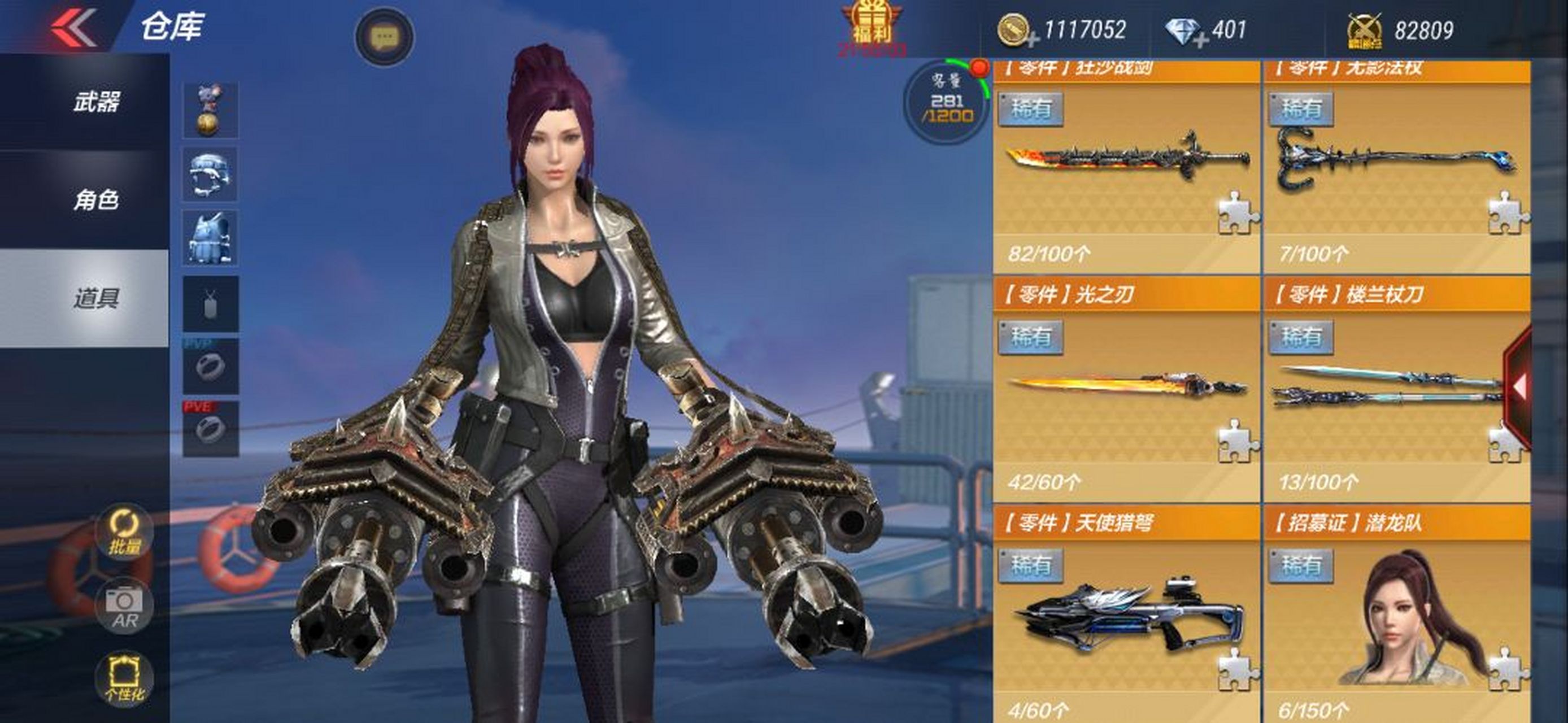Open the chat bubble button

[384, 37]
